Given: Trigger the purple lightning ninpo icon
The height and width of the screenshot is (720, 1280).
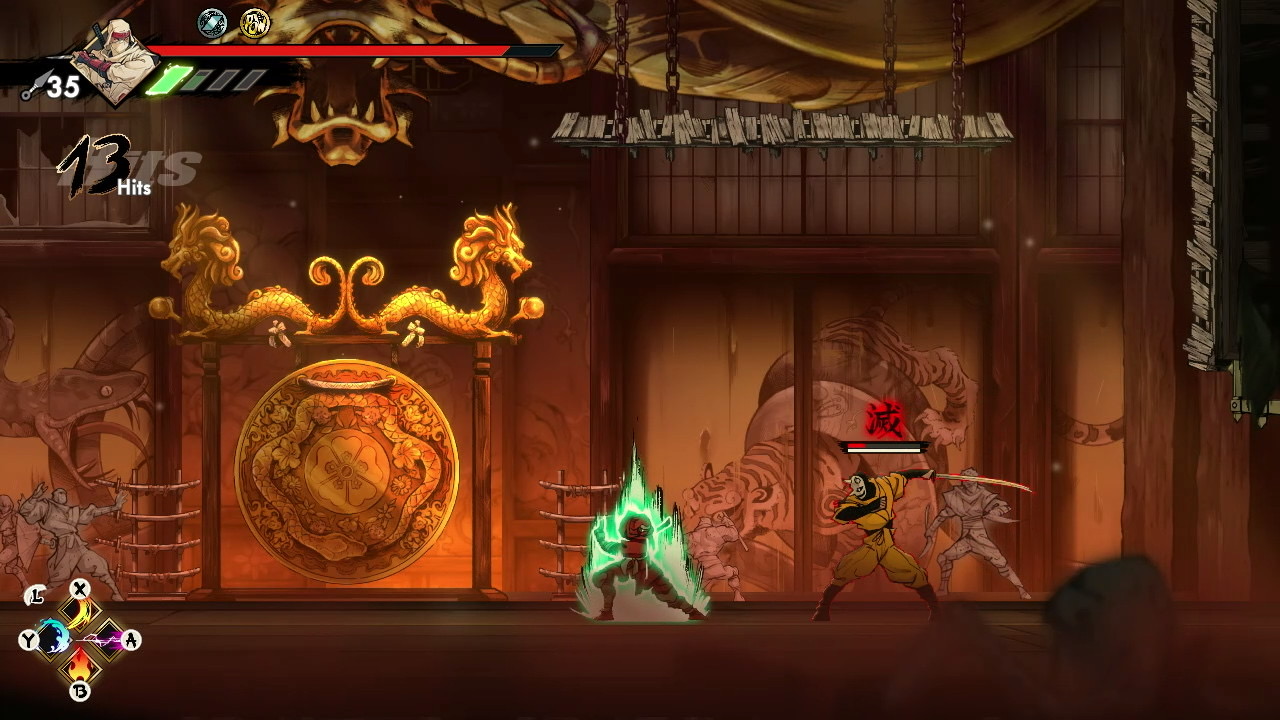Looking at the screenshot, I should (104, 637).
